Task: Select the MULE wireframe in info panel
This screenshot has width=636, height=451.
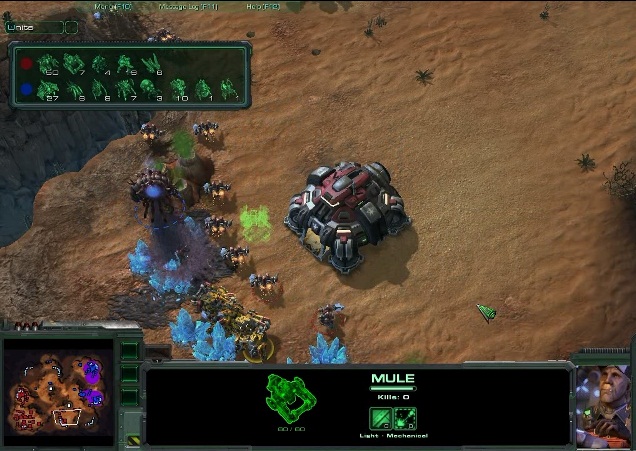Action: coord(291,398)
